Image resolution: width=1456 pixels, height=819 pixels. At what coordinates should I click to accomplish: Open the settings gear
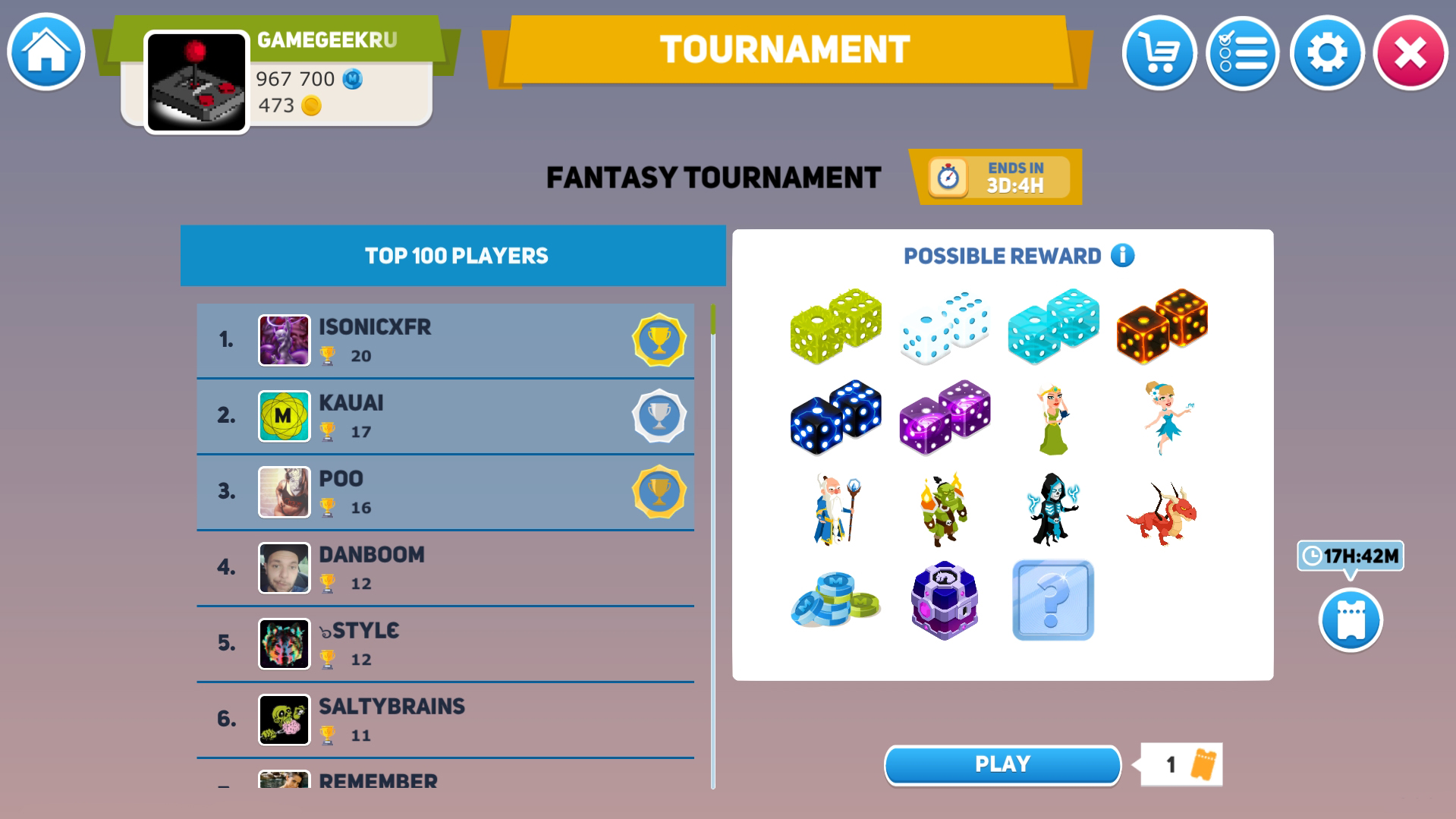click(1328, 52)
